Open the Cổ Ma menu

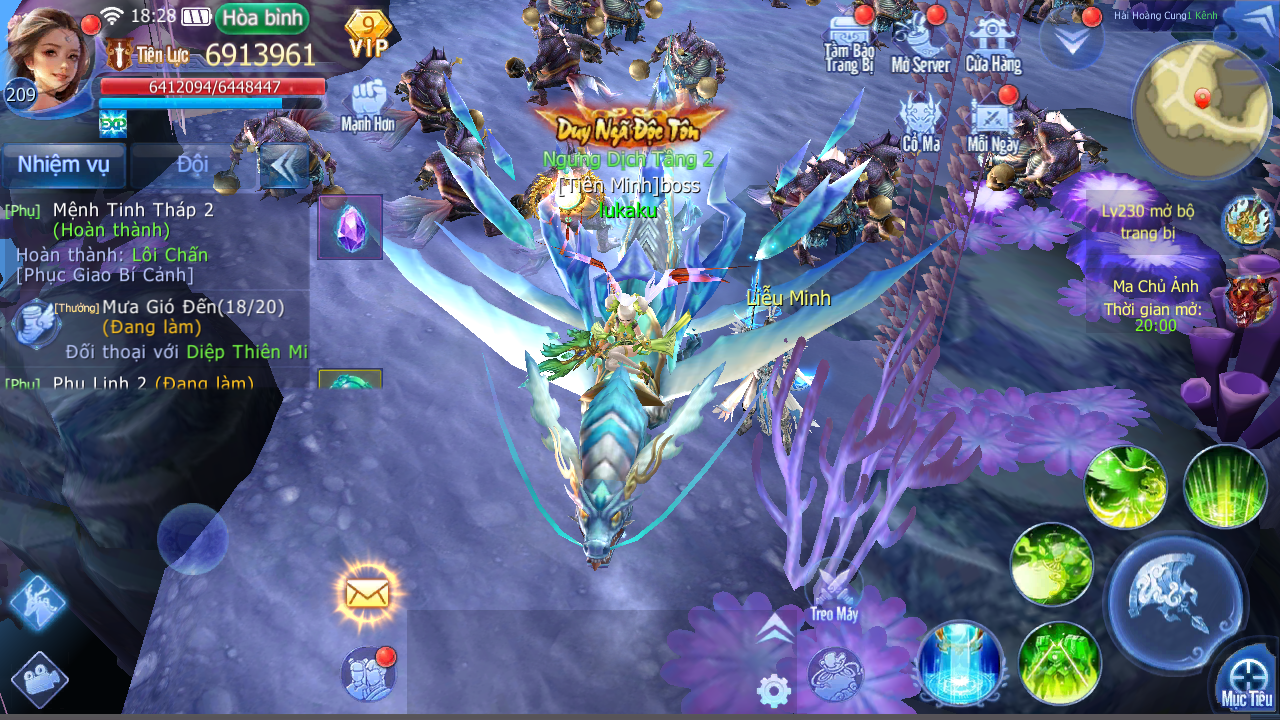click(921, 122)
